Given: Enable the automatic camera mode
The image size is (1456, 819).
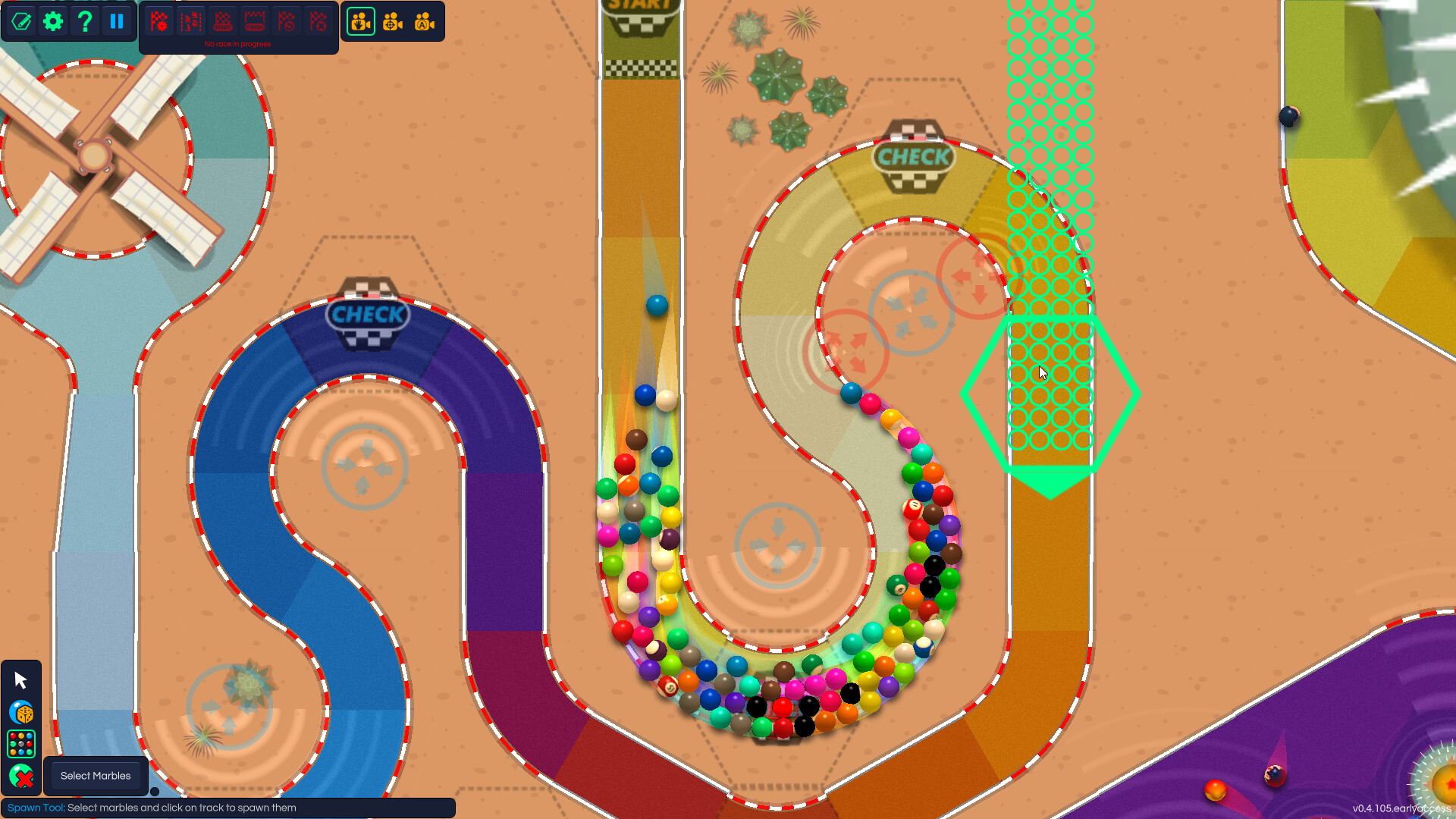Looking at the screenshot, I should pos(423,21).
